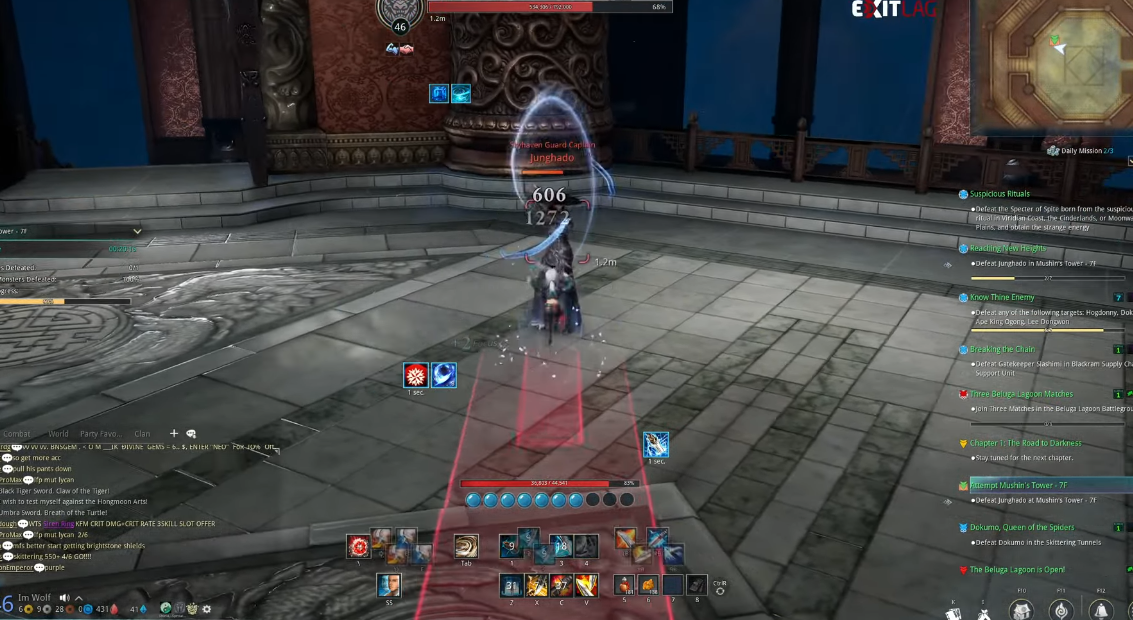Select the Know Thine Enemy quest
The height and width of the screenshot is (620, 1133).
[x=1002, y=298]
